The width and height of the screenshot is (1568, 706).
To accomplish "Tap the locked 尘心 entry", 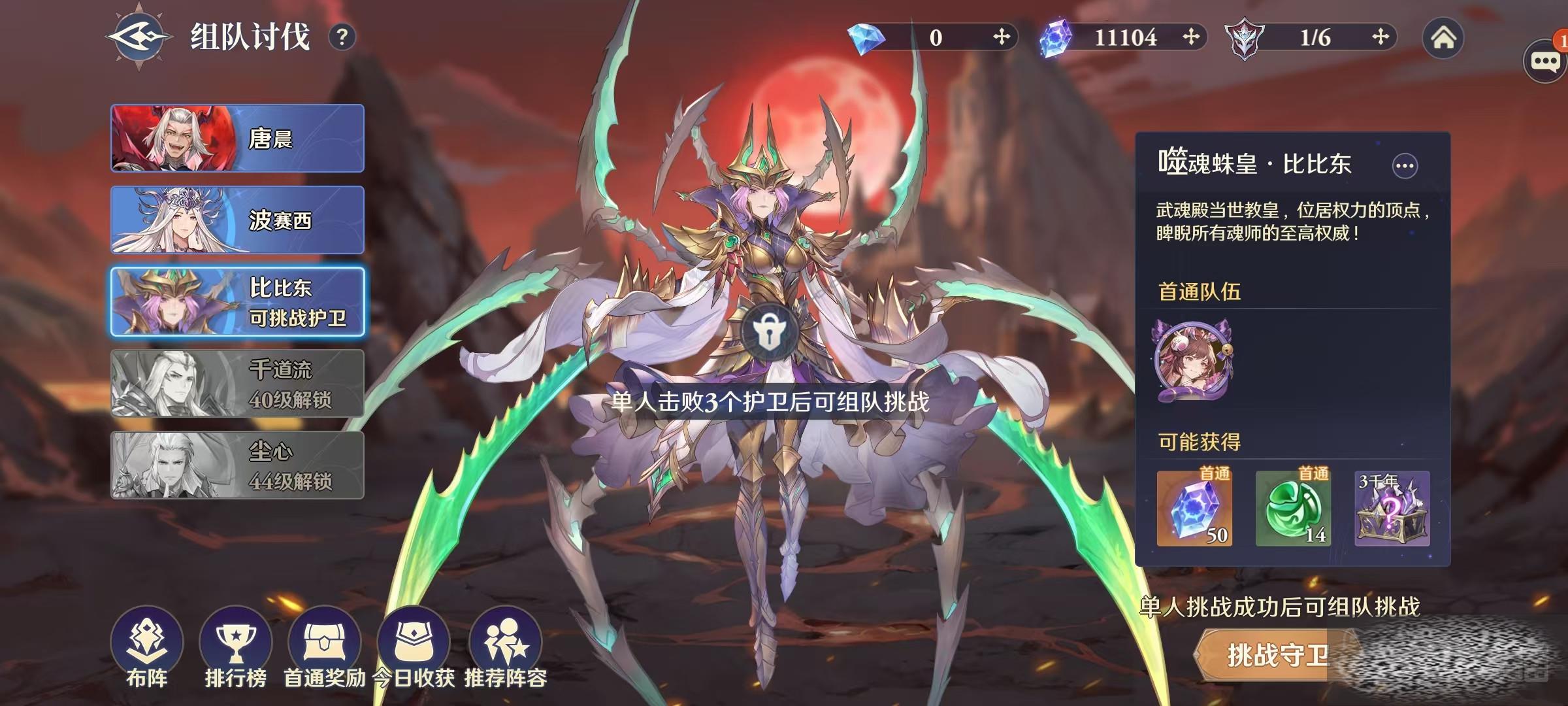I will click(x=237, y=465).
